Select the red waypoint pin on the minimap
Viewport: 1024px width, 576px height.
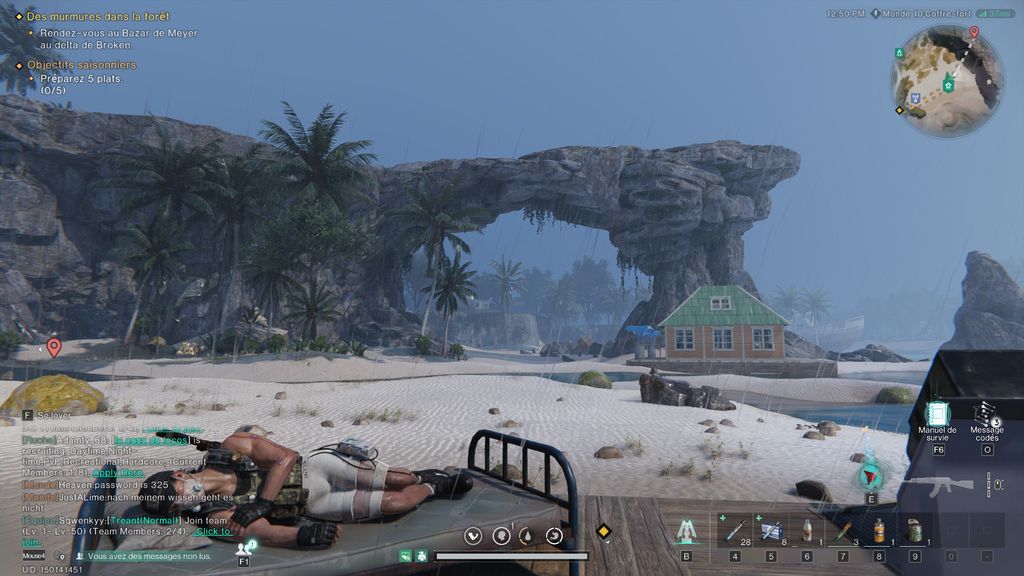click(x=974, y=33)
